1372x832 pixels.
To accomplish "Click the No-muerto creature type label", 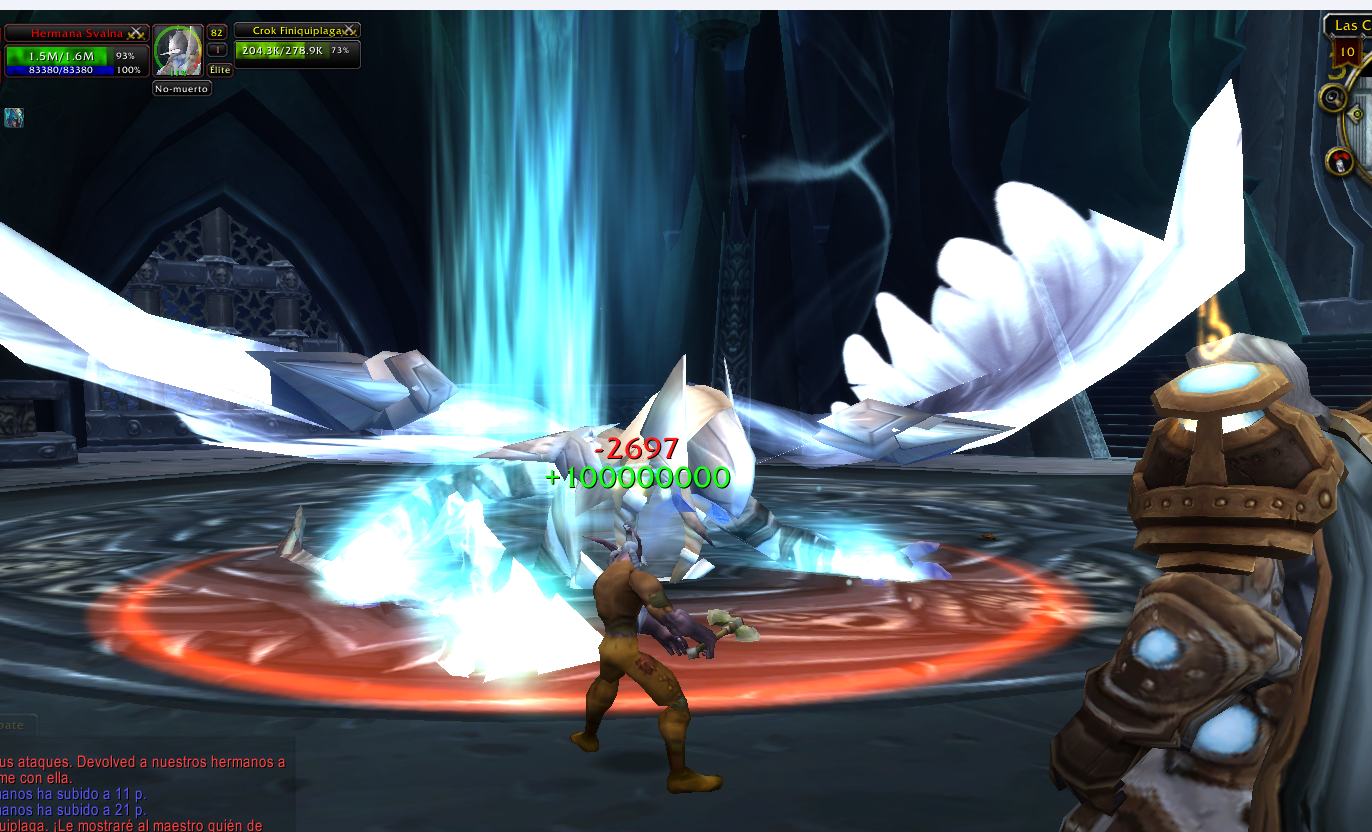I will (x=181, y=88).
